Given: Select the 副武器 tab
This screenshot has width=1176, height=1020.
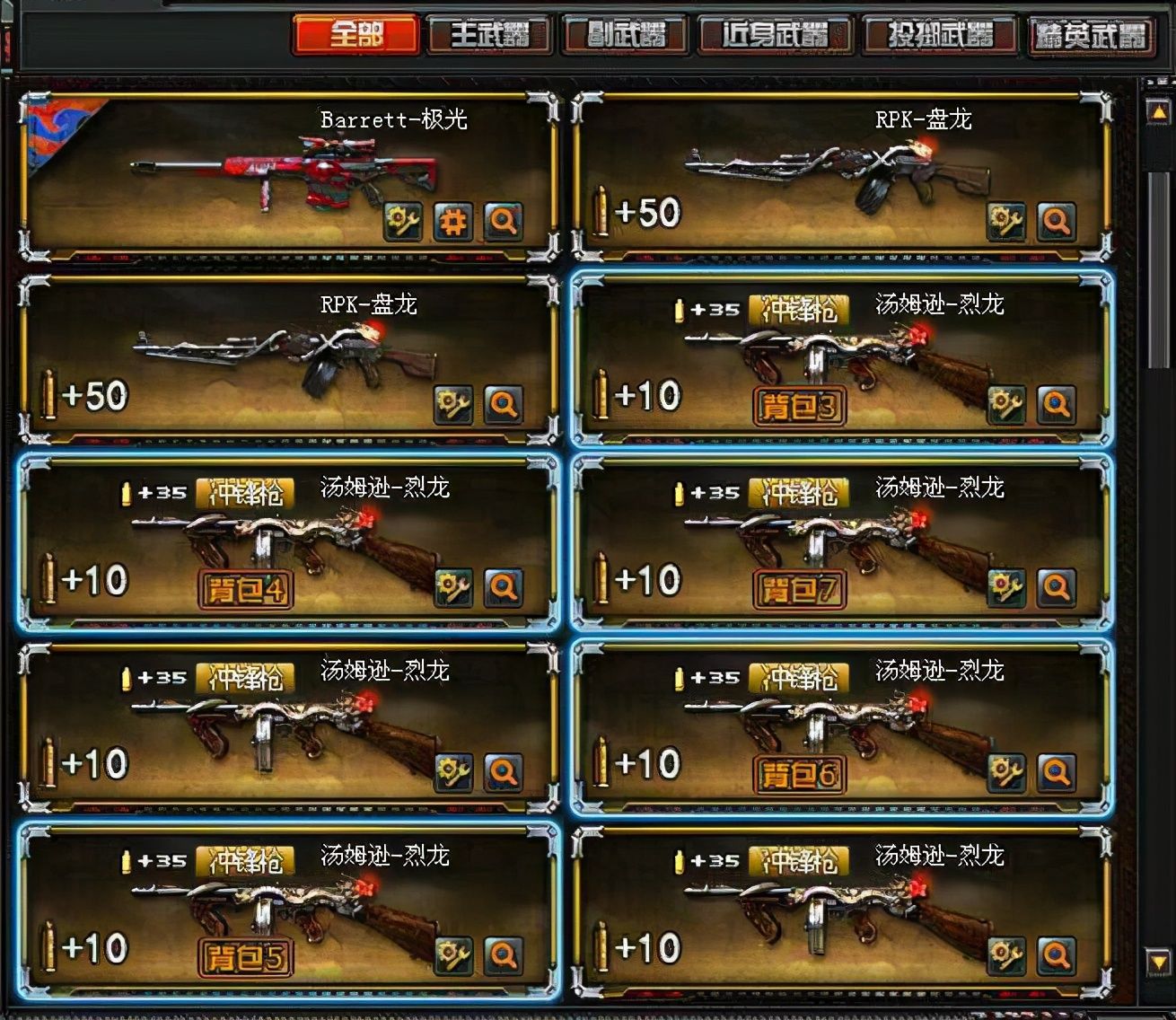Looking at the screenshot, I should pos(626,36).
